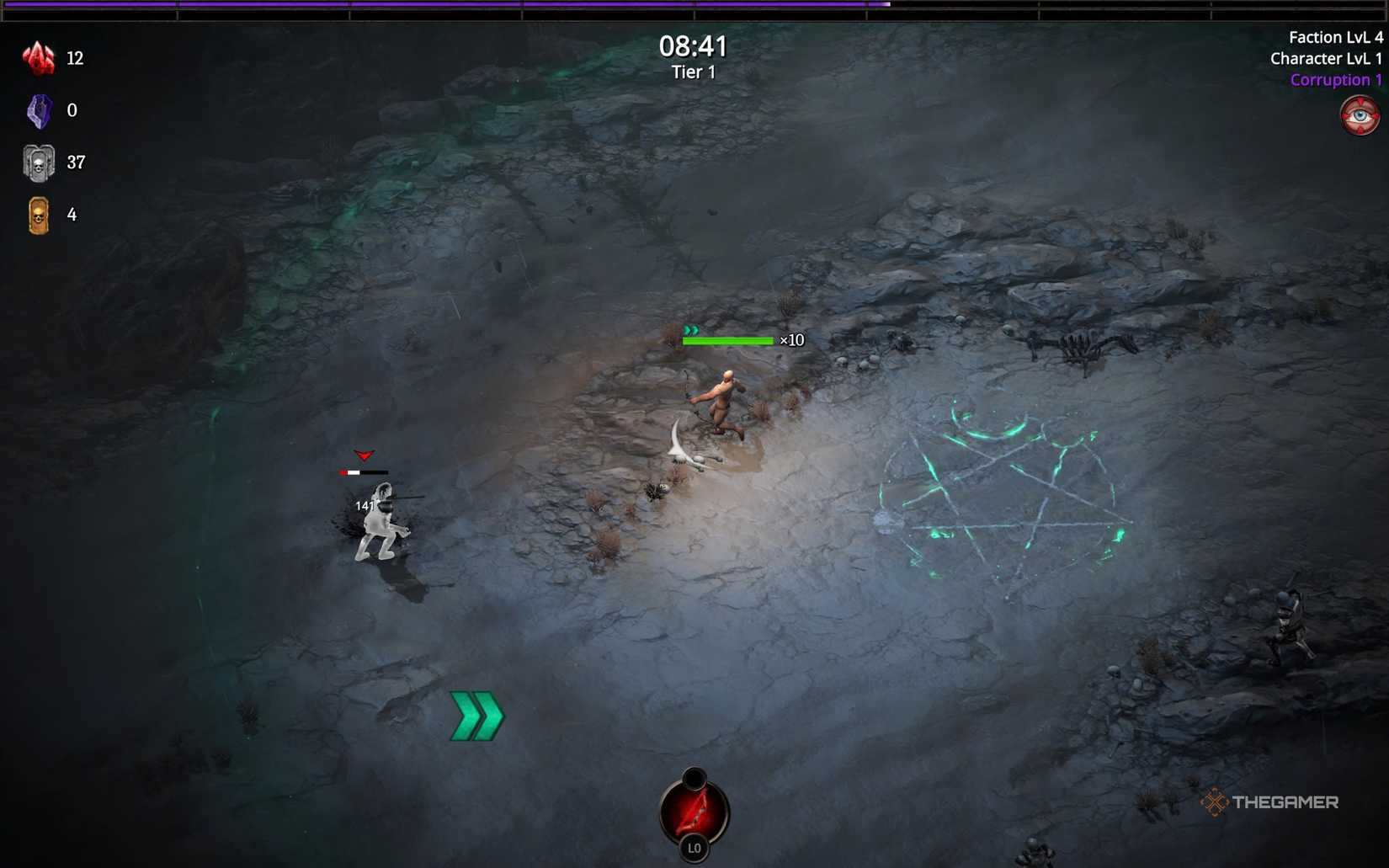
Task: Select the 08:41 countdown timer
Action: tap(693, 46)
